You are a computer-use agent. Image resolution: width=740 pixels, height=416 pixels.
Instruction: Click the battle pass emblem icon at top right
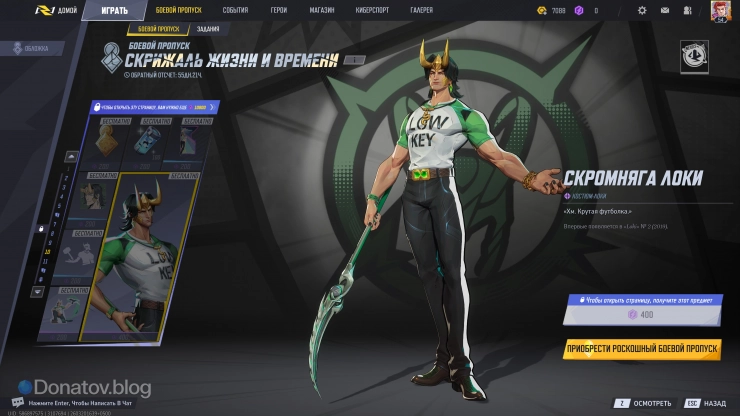point(693,56)
